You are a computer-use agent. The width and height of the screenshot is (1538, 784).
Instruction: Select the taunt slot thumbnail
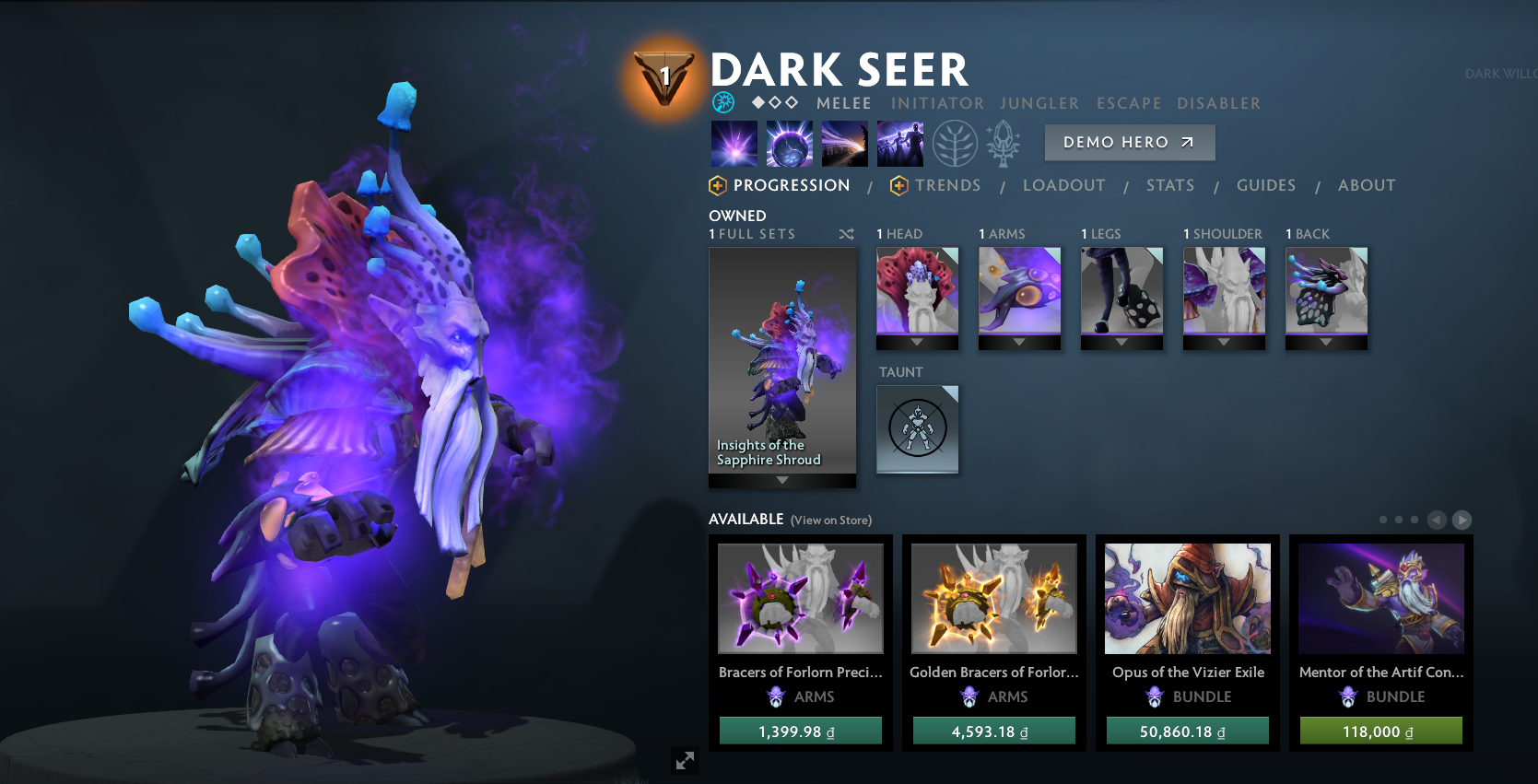[x=917, y=429]
